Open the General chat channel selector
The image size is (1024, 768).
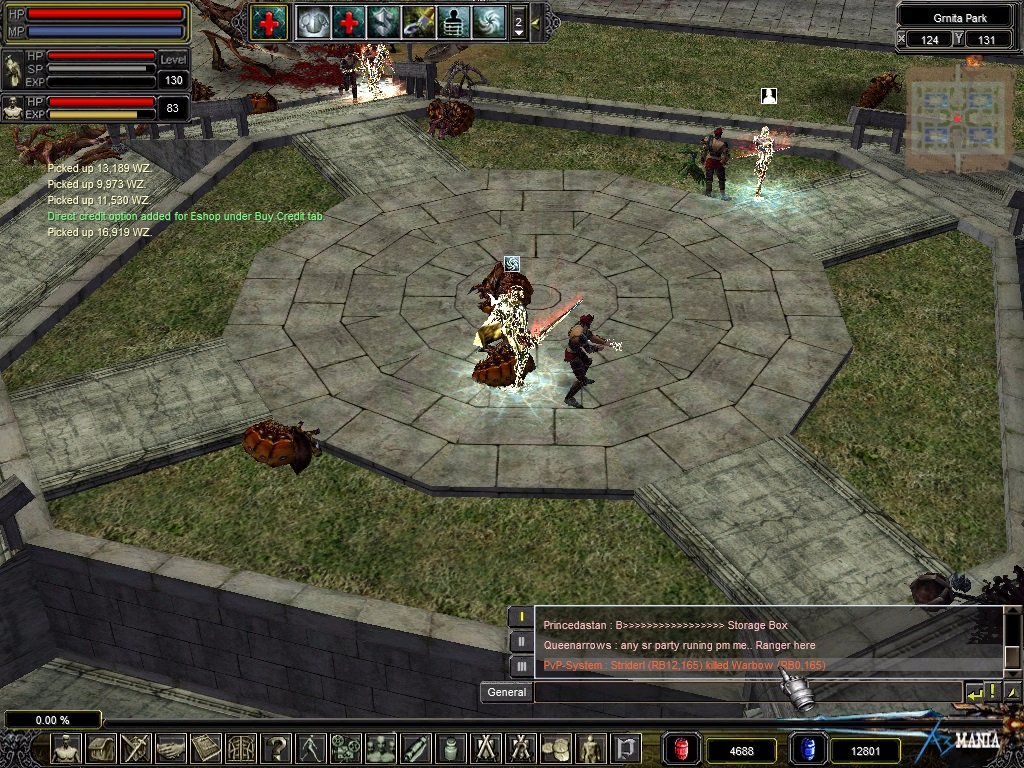506,692
